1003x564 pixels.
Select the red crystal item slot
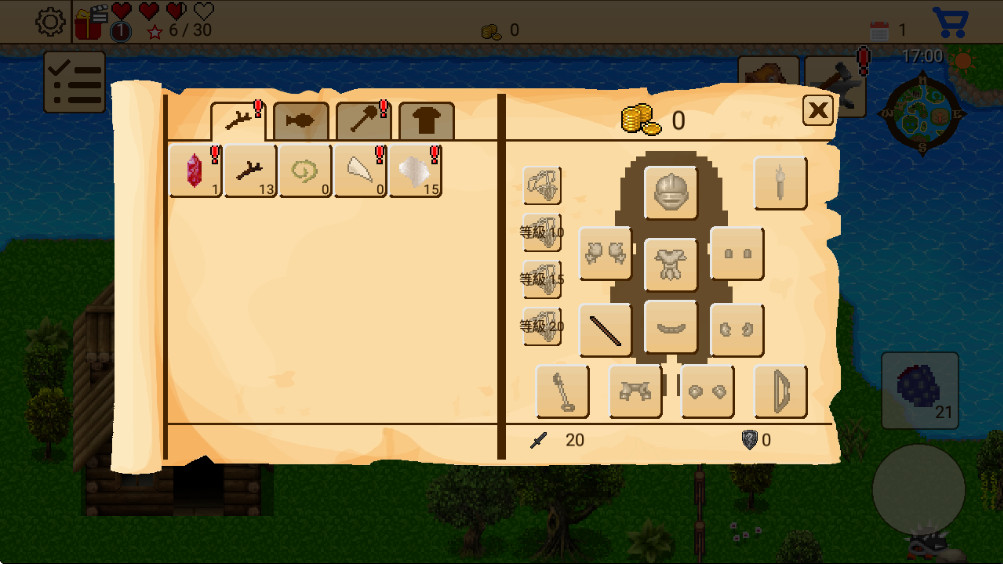(x=195, y=171)
